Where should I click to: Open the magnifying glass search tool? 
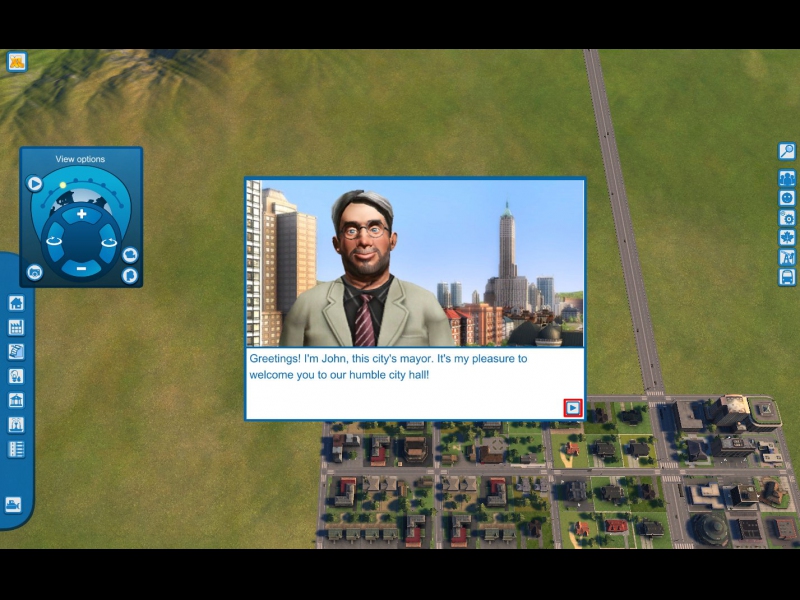(787, 151)
